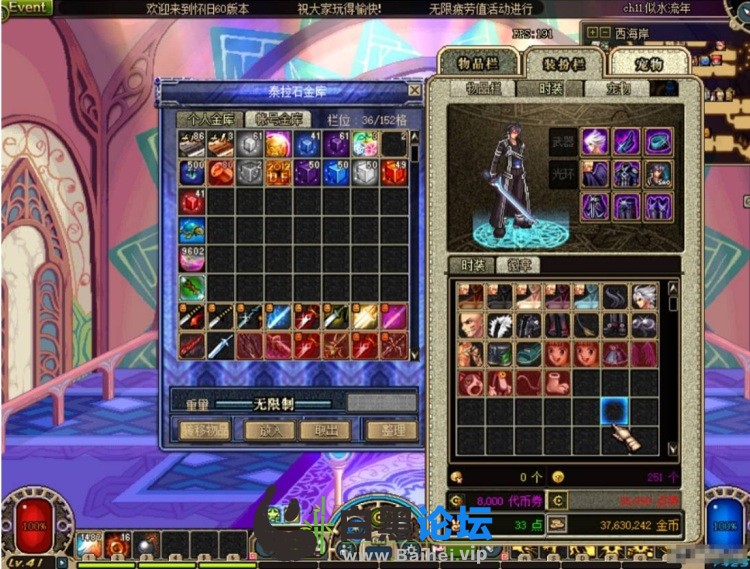
Task: Select the white-haired avatar in equipped slots
Action: pos(596,142)
